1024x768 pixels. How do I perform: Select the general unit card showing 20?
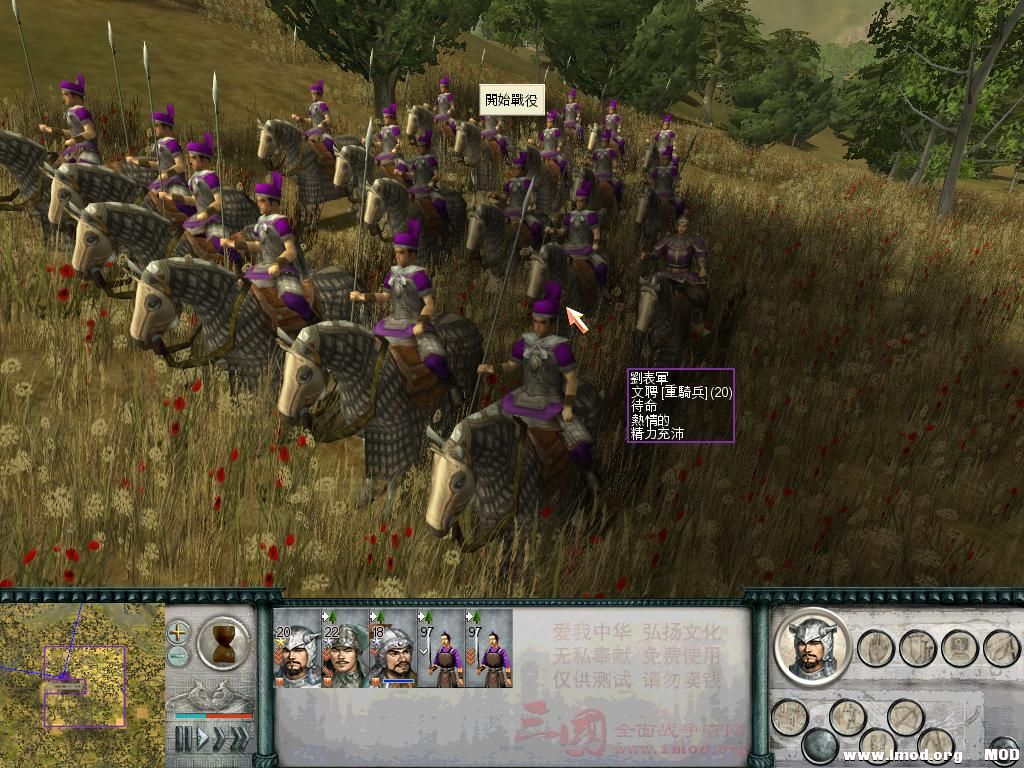coord(297,649)
